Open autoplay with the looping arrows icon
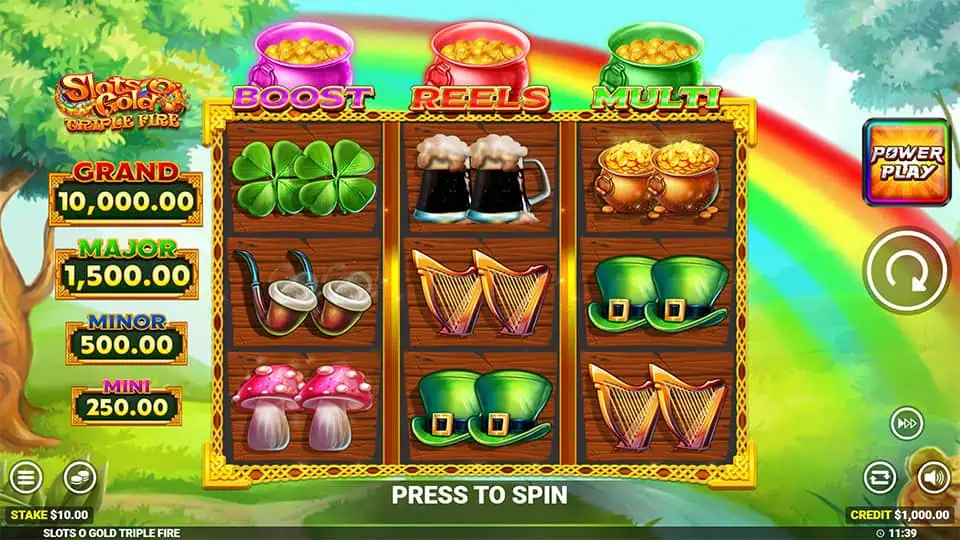Viewport: 960px width, 540px height. tap(879, 477)
